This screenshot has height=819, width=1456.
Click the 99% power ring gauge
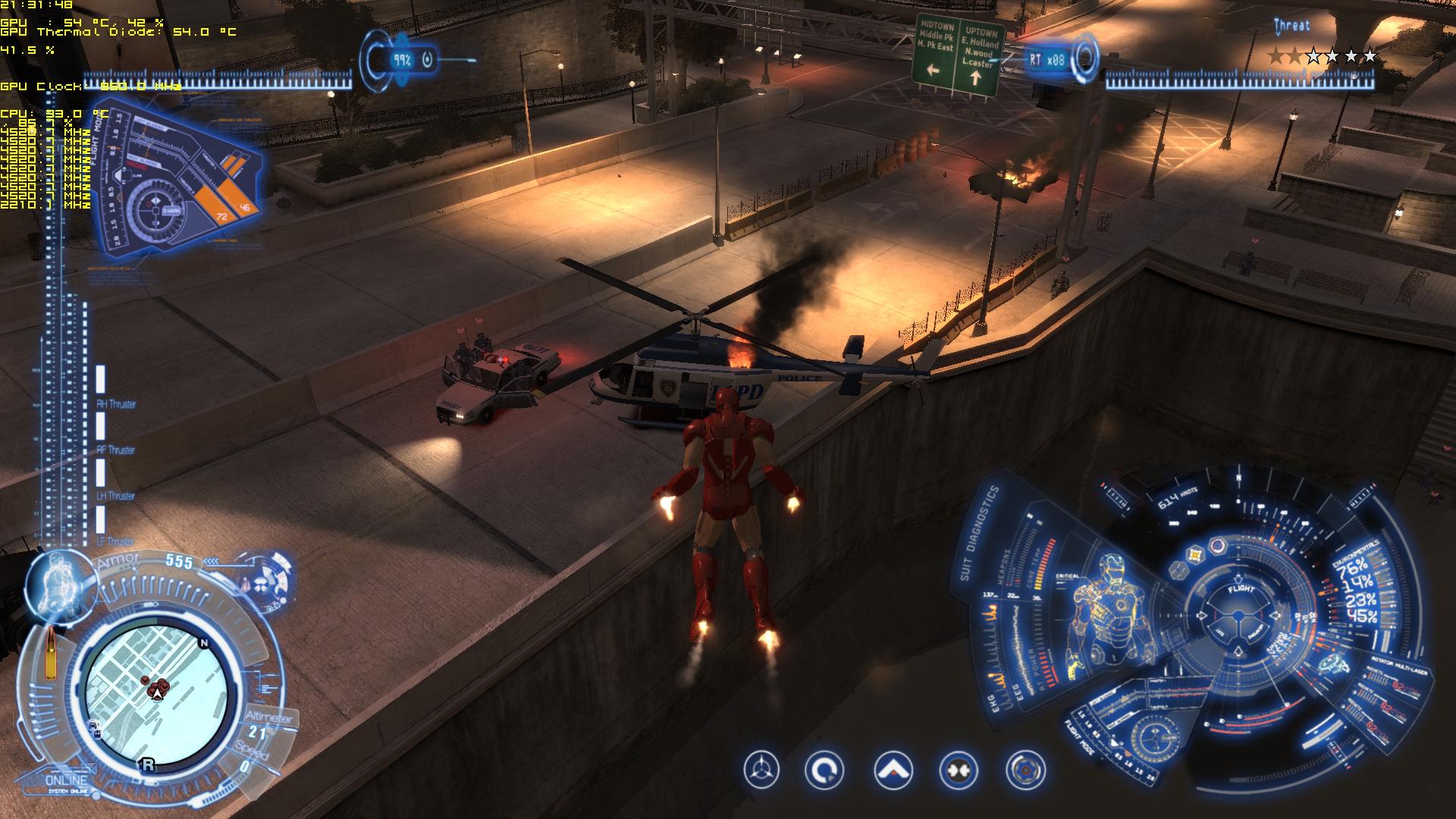(401, 59)
